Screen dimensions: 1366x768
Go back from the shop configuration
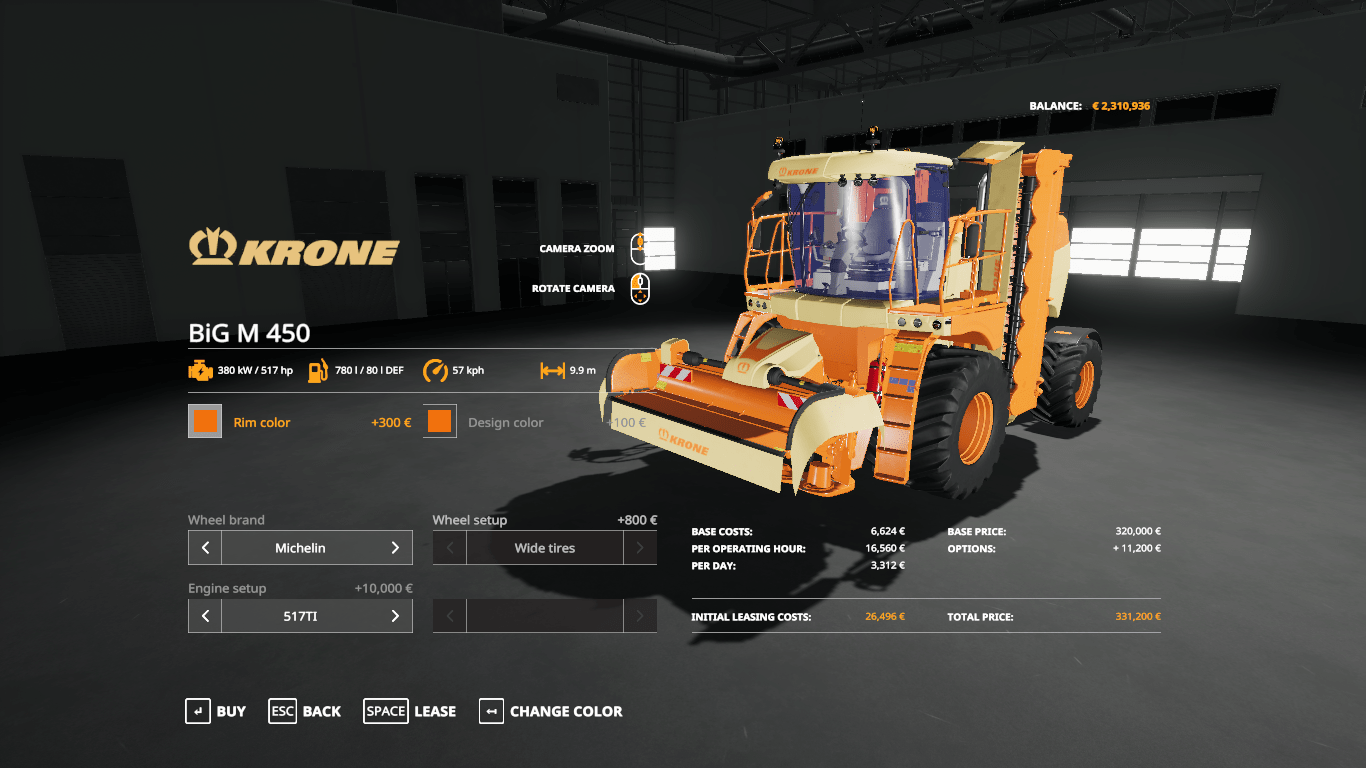pos(304,711)
